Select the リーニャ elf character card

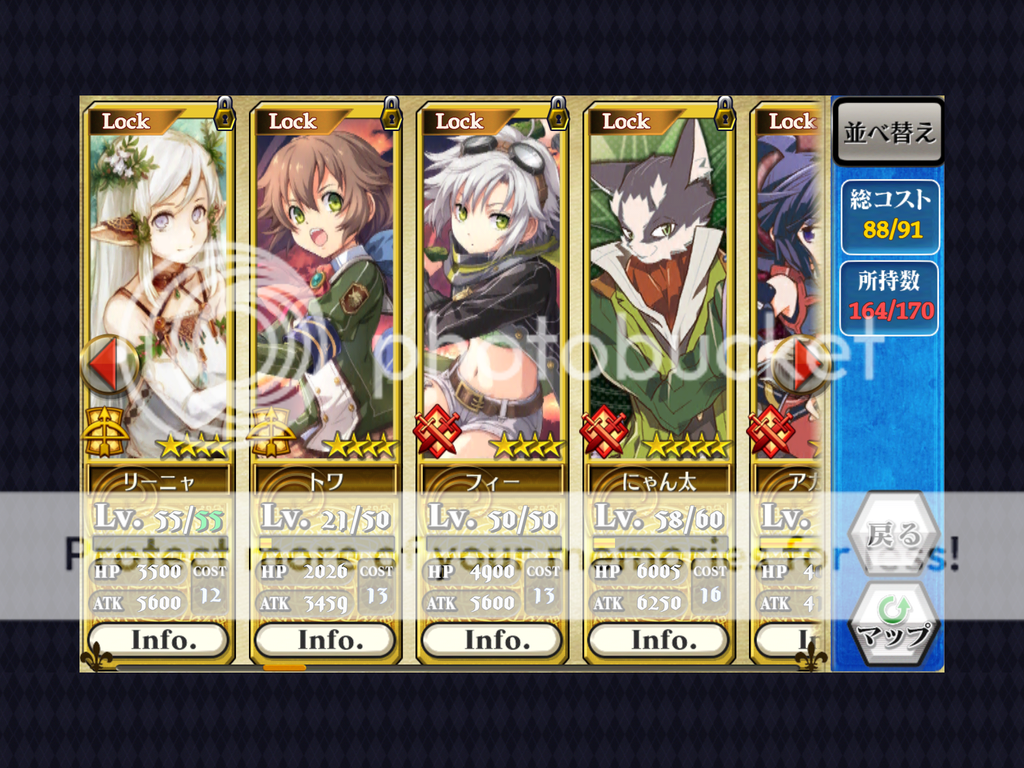tap(160, 290)
